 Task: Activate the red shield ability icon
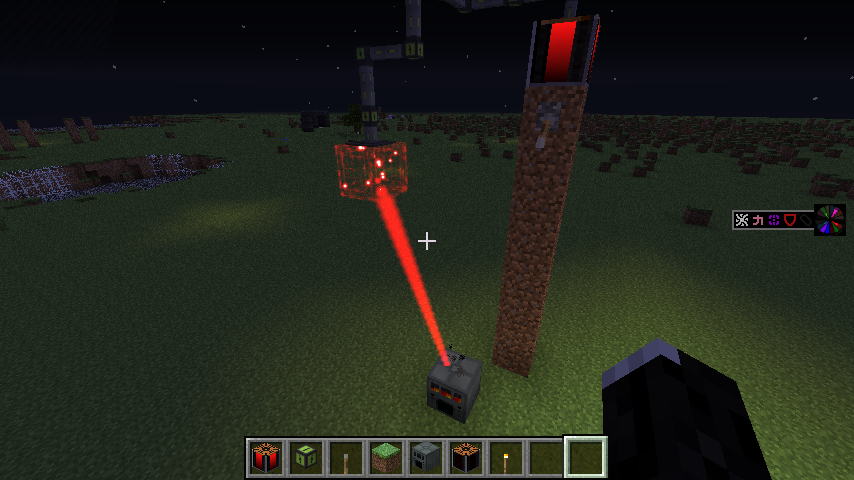(x=790, y=220)
